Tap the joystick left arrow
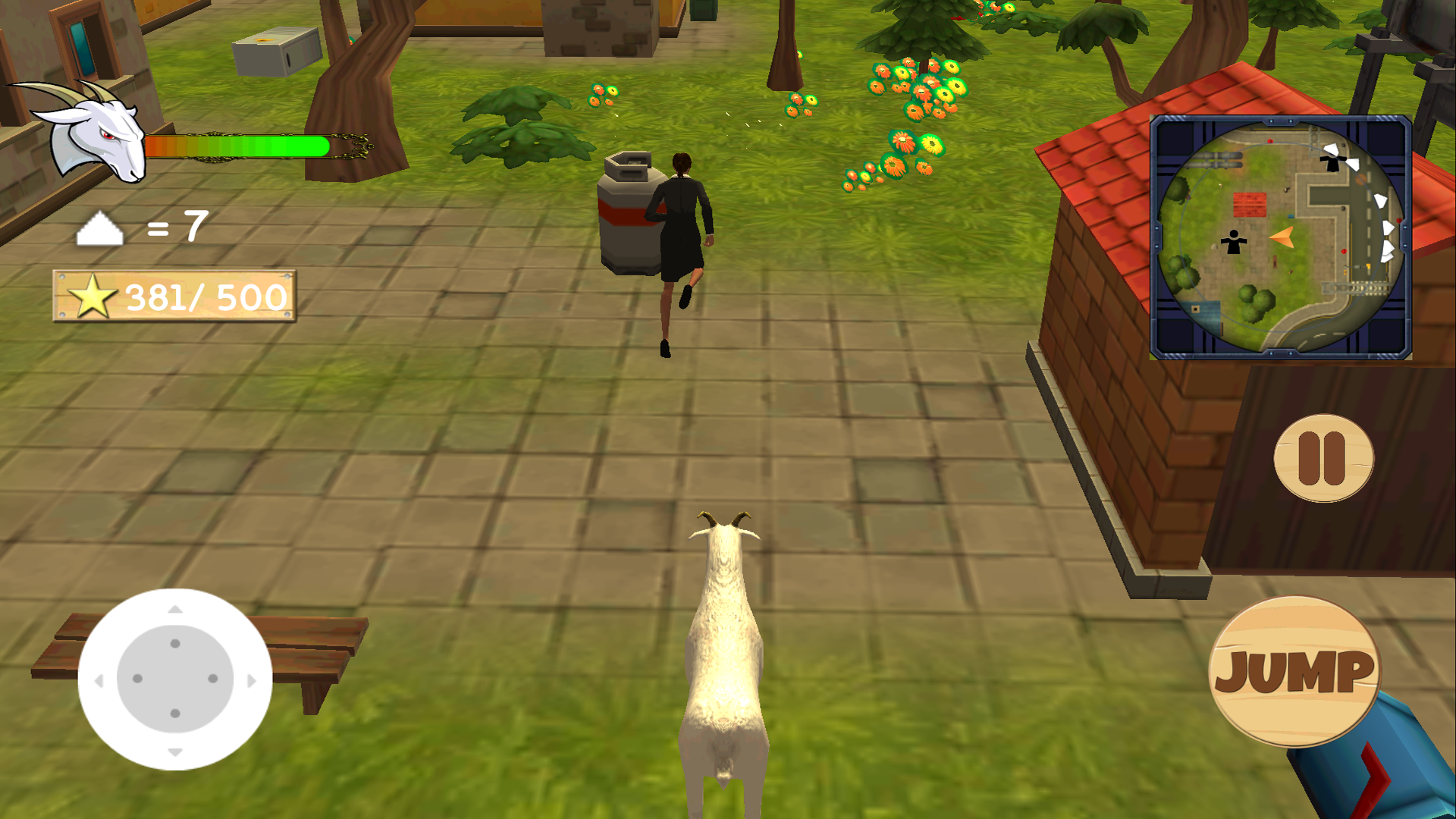The height and width of the screenshot is (819, 1456). 100,680
